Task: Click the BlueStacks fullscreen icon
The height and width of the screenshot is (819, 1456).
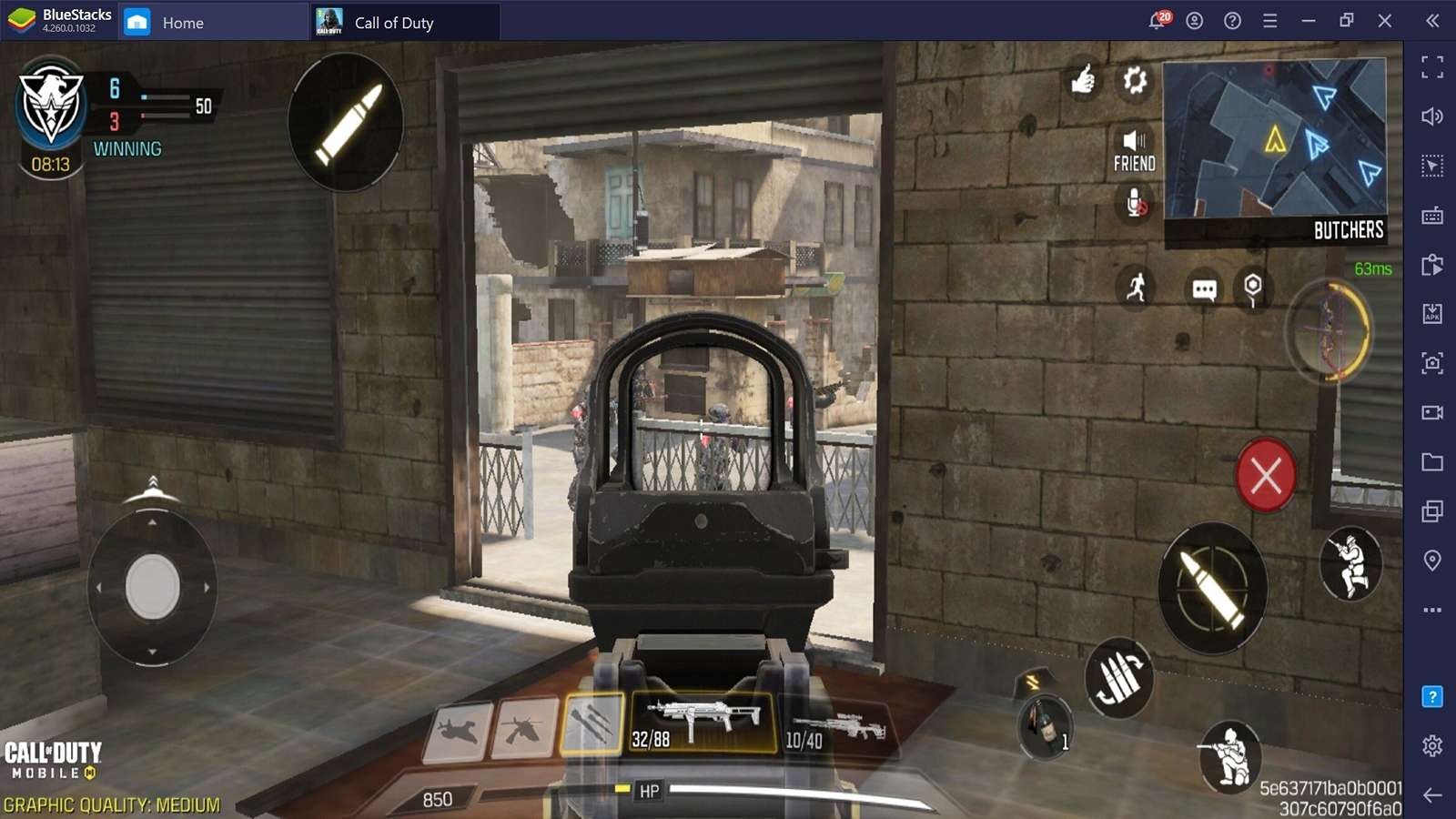Action: point(1432,66)
